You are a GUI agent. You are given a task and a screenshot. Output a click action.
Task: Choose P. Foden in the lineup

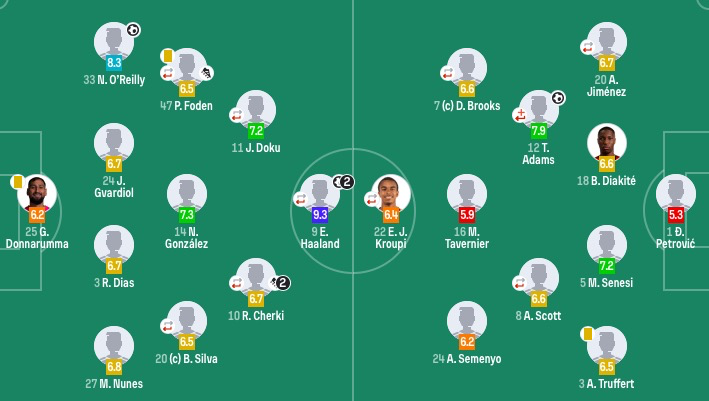(187, 68)
